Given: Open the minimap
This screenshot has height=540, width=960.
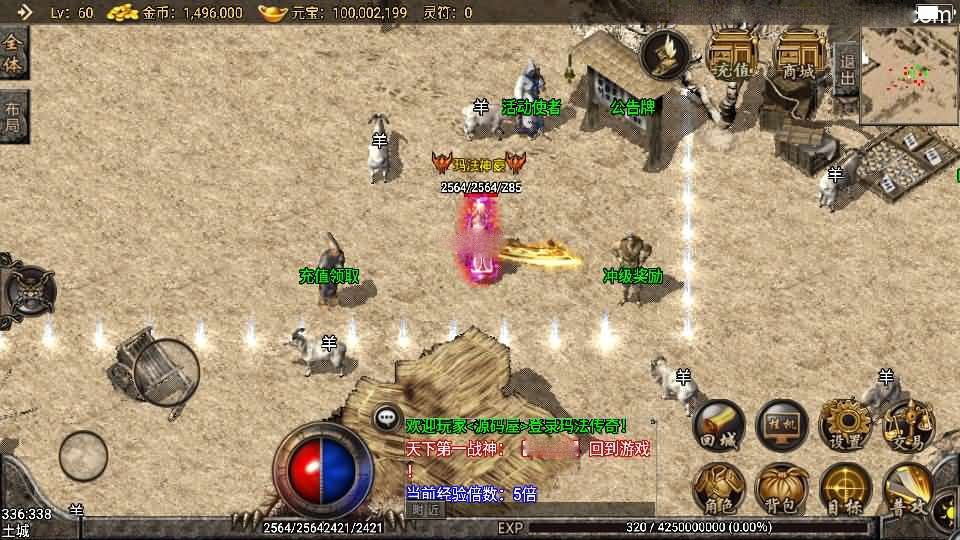Looking at the screenshot, I should 908,76.
